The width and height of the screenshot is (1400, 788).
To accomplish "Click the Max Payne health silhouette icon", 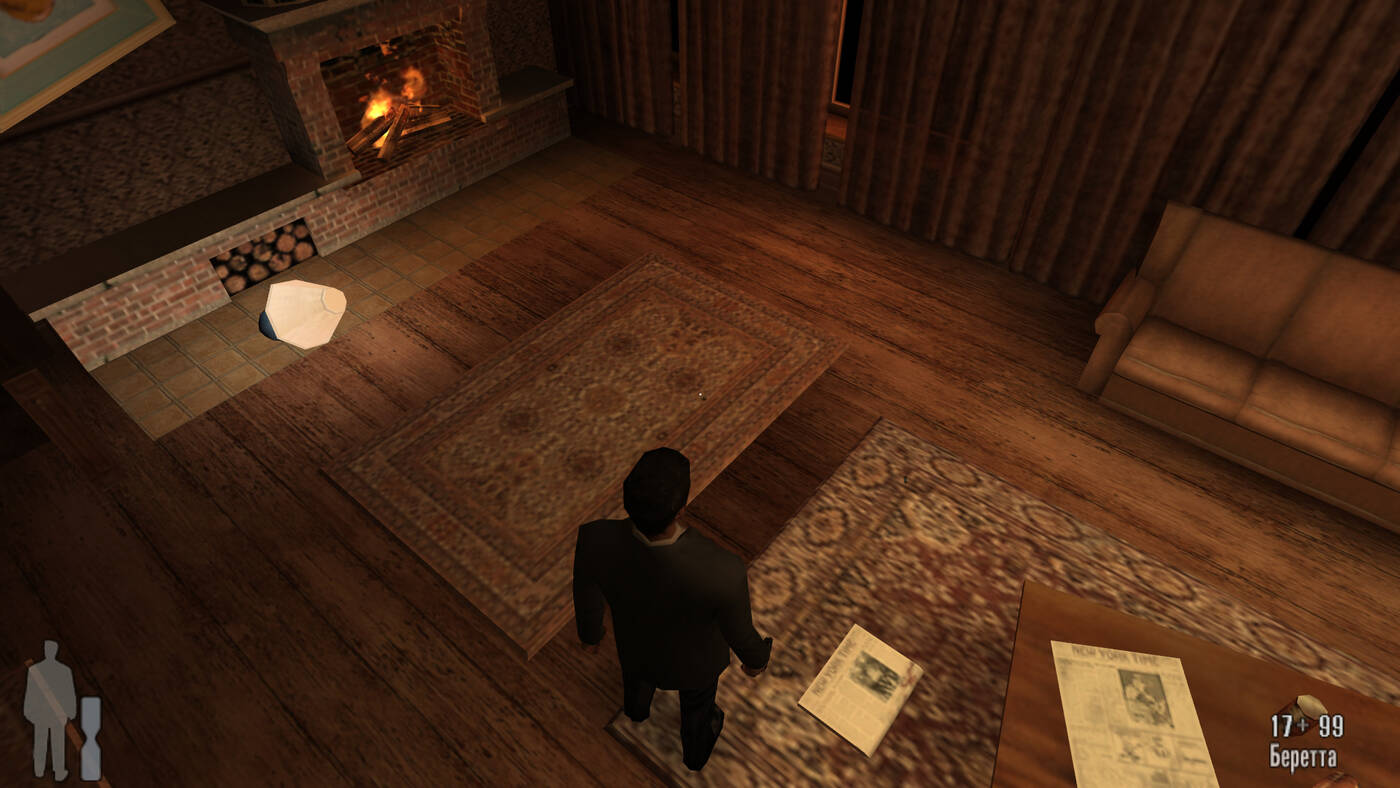I will tap(50, 710).
